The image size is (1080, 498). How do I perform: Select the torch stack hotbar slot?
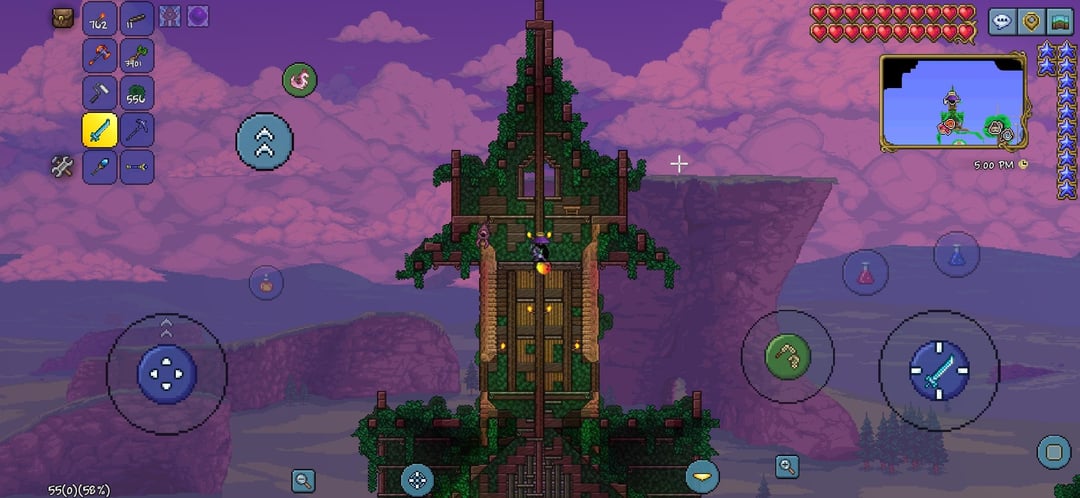(99, 18)
